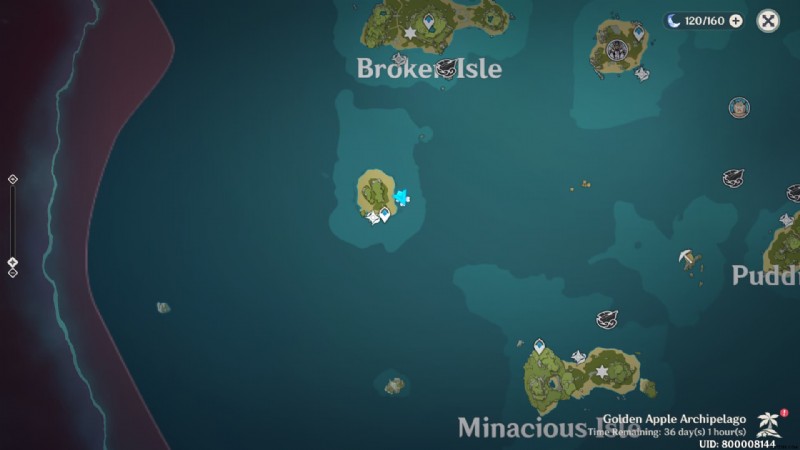
Task: Click the map zoom-out button
Action: coord(13,273)
